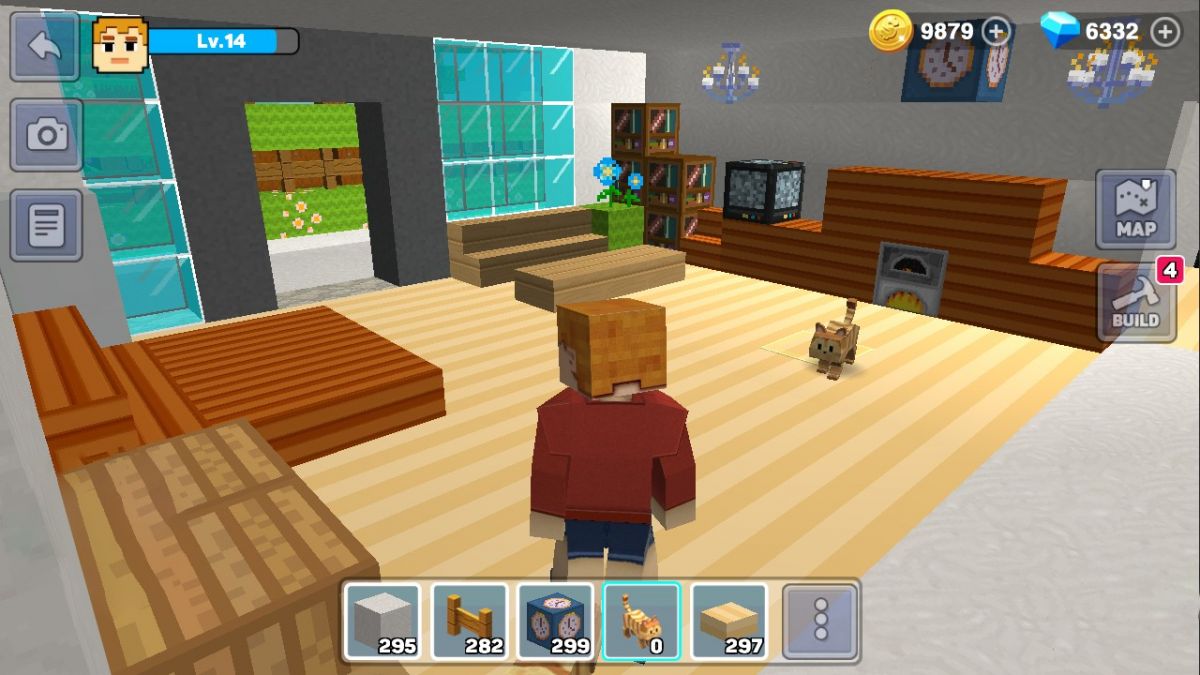Tap the player avatar portrait

(120, 44)
